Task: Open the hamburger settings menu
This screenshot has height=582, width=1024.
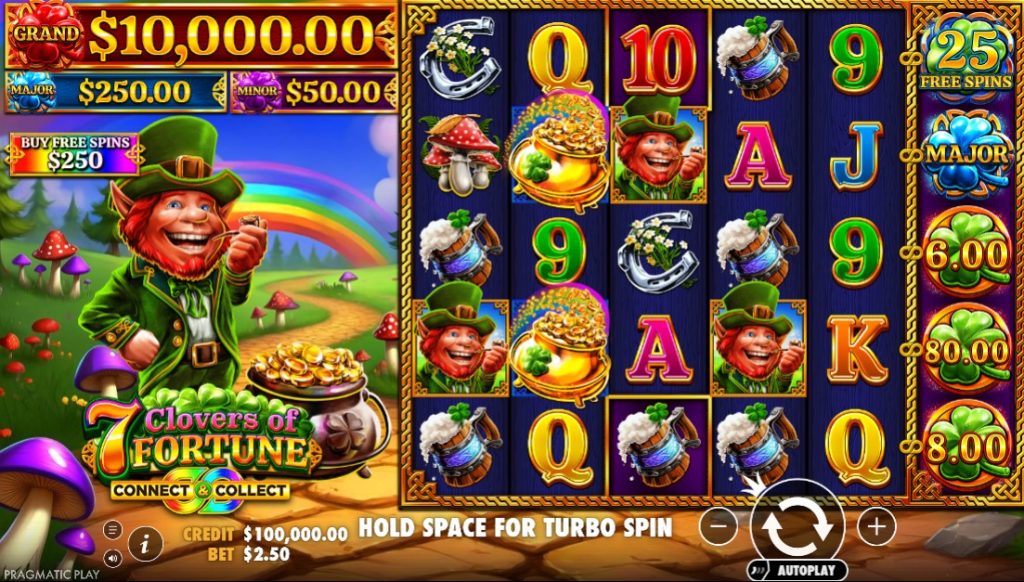Action: 112,529
